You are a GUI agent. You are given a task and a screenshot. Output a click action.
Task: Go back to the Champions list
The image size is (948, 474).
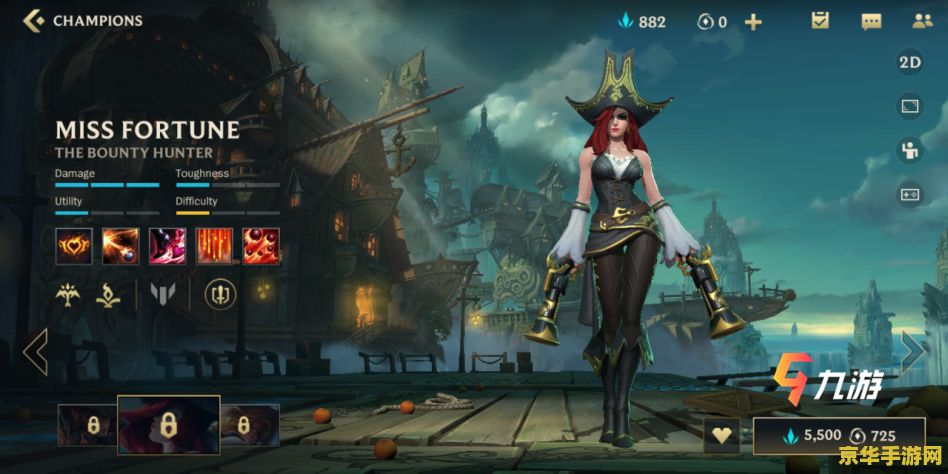[35, 20]
